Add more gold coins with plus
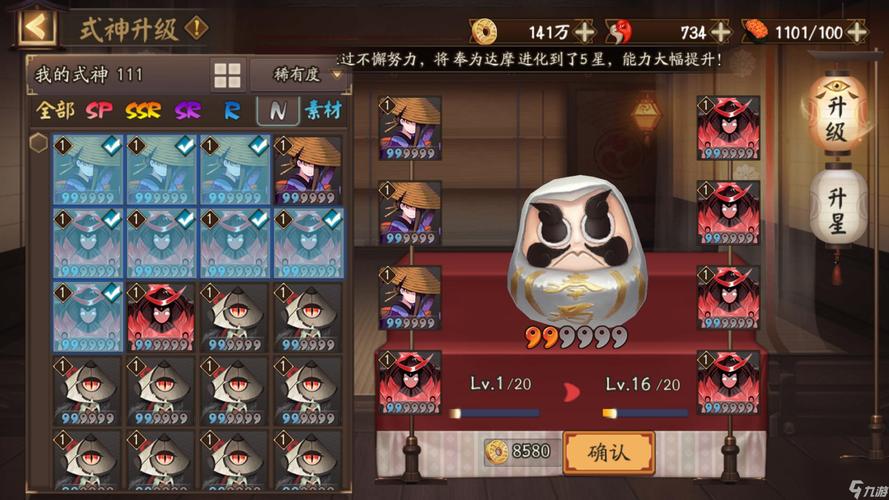This screenshot has height=500, width=889. [x=585, y=31]
